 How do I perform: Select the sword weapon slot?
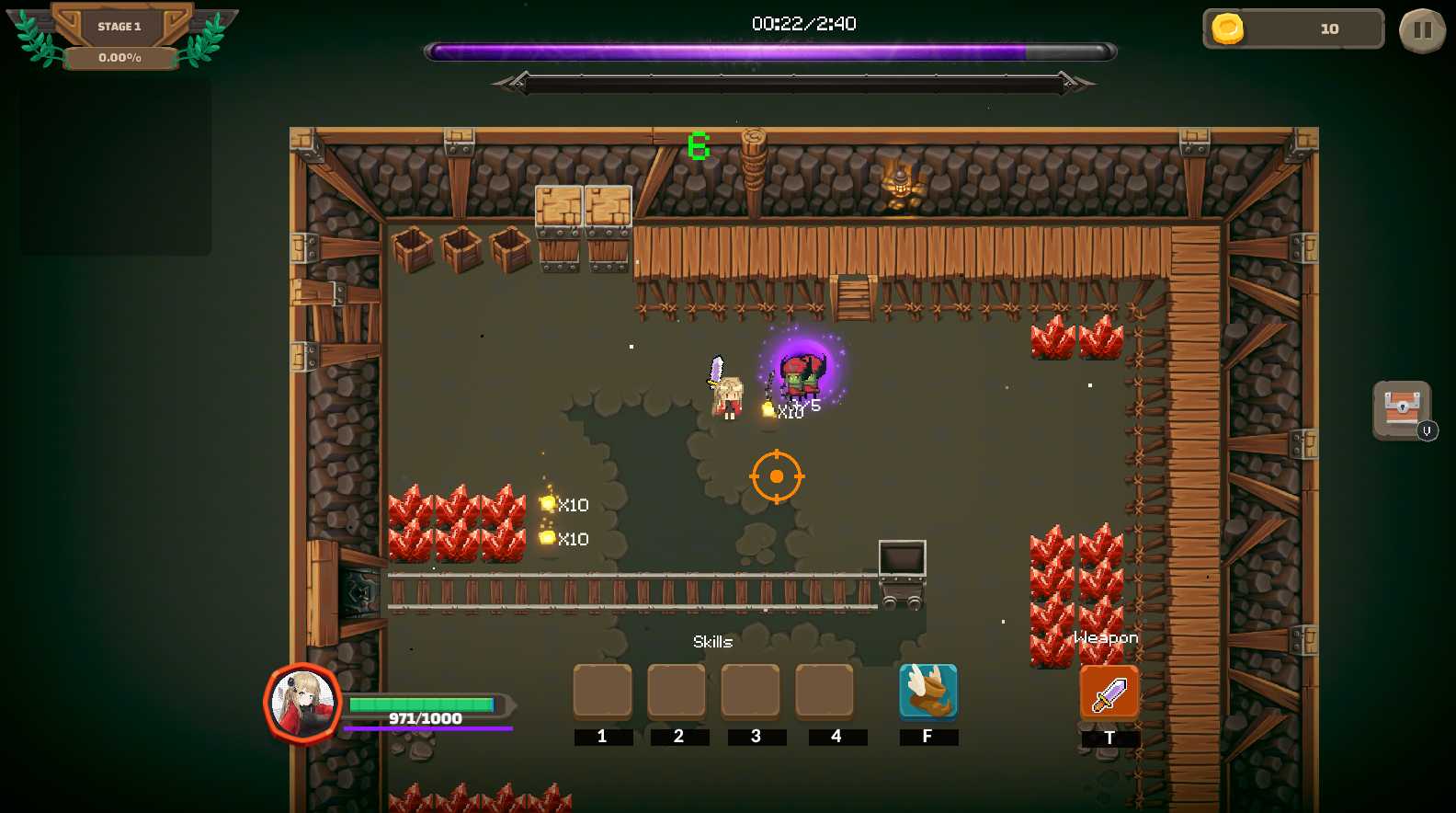[x=1109, y=693]
